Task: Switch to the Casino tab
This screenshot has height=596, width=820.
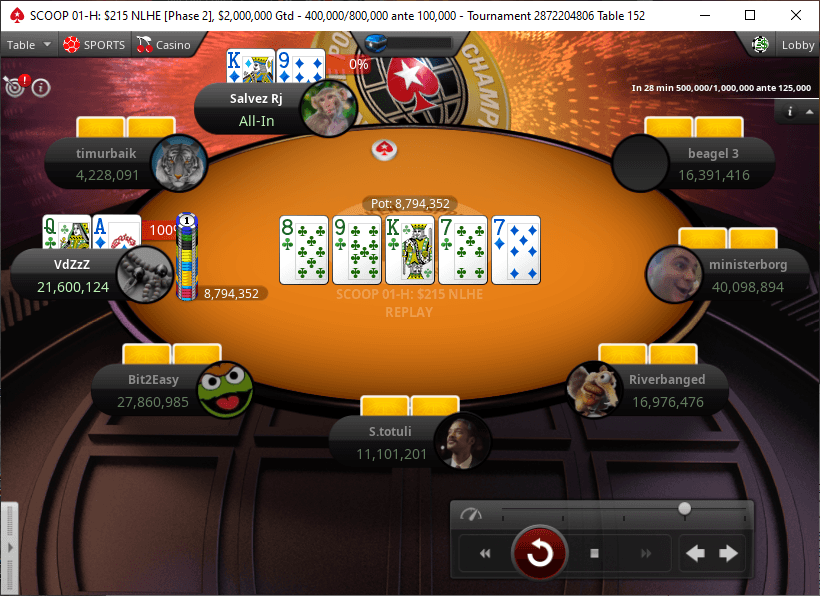Action: 163,45
